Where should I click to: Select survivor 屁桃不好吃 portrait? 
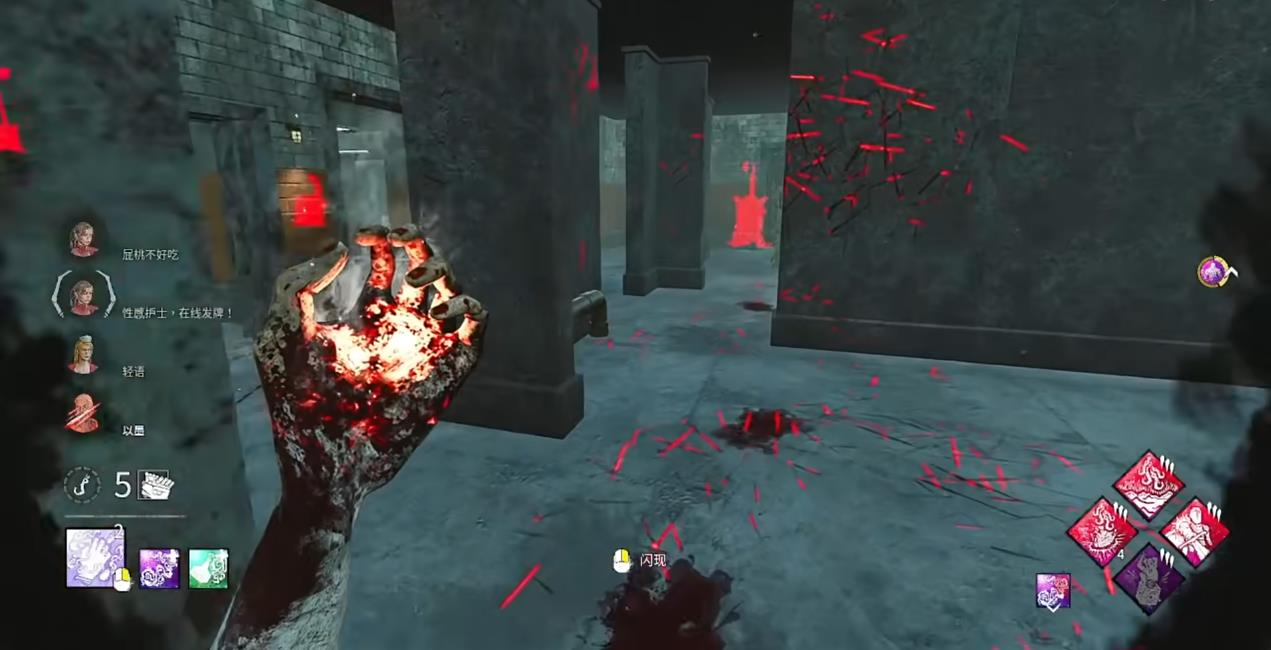pyautogui.click(x=83, y=239)
